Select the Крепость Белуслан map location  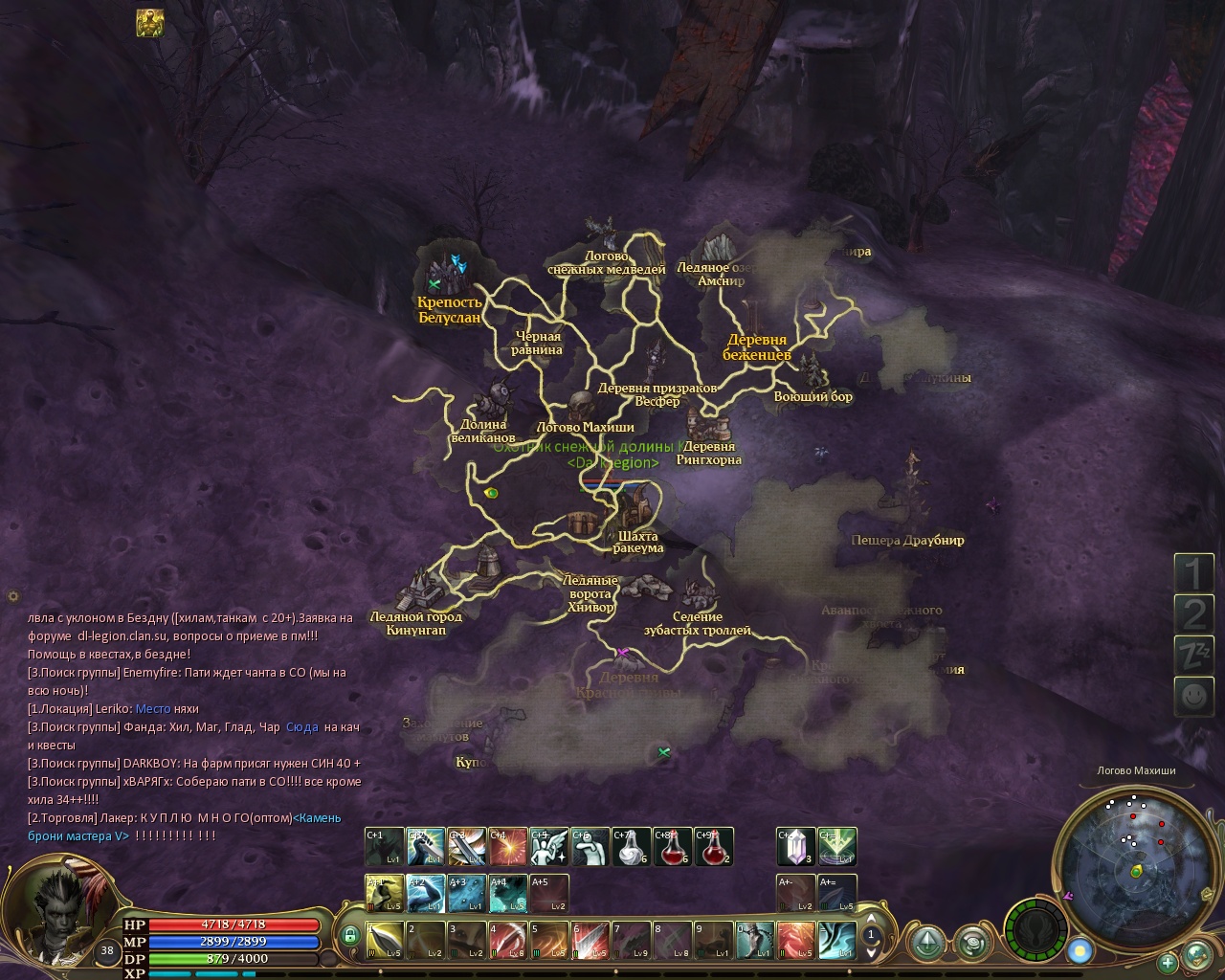(x=449, y=309)
